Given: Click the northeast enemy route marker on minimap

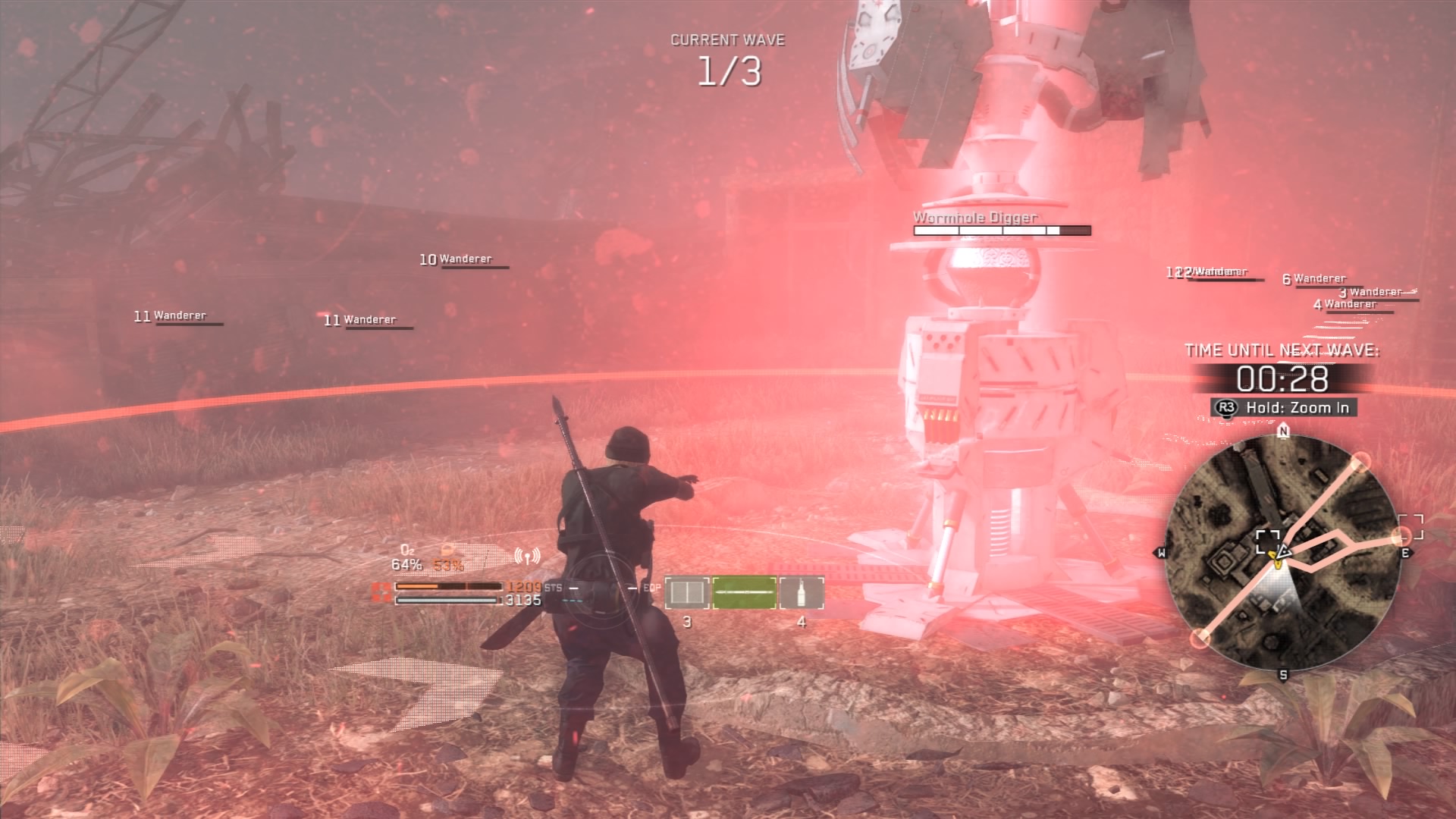Looking at the screenshot, I should pyautogui.click(x=1361, y=461).
